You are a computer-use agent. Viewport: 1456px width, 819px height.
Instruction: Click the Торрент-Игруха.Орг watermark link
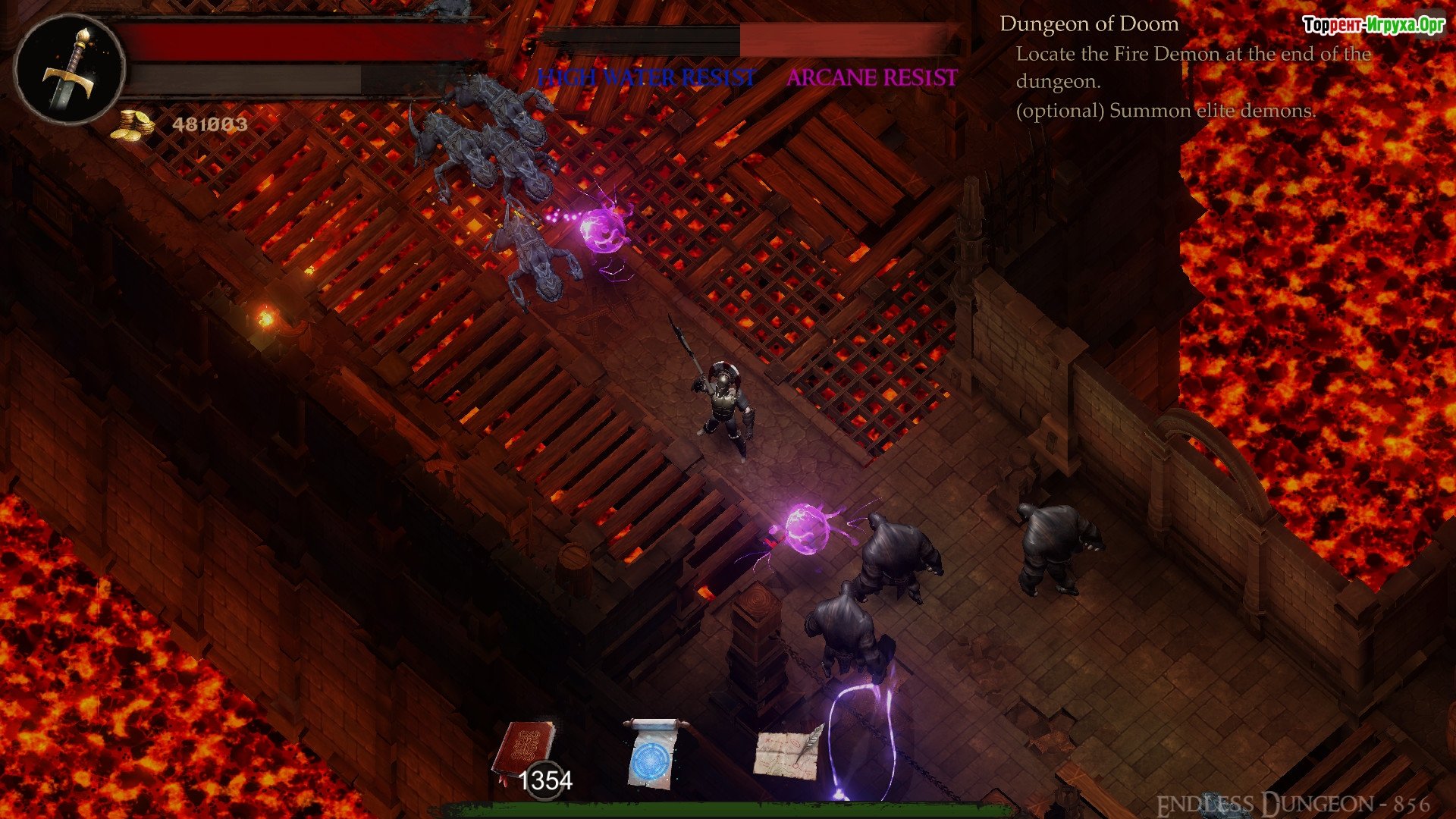[1373, 25]
